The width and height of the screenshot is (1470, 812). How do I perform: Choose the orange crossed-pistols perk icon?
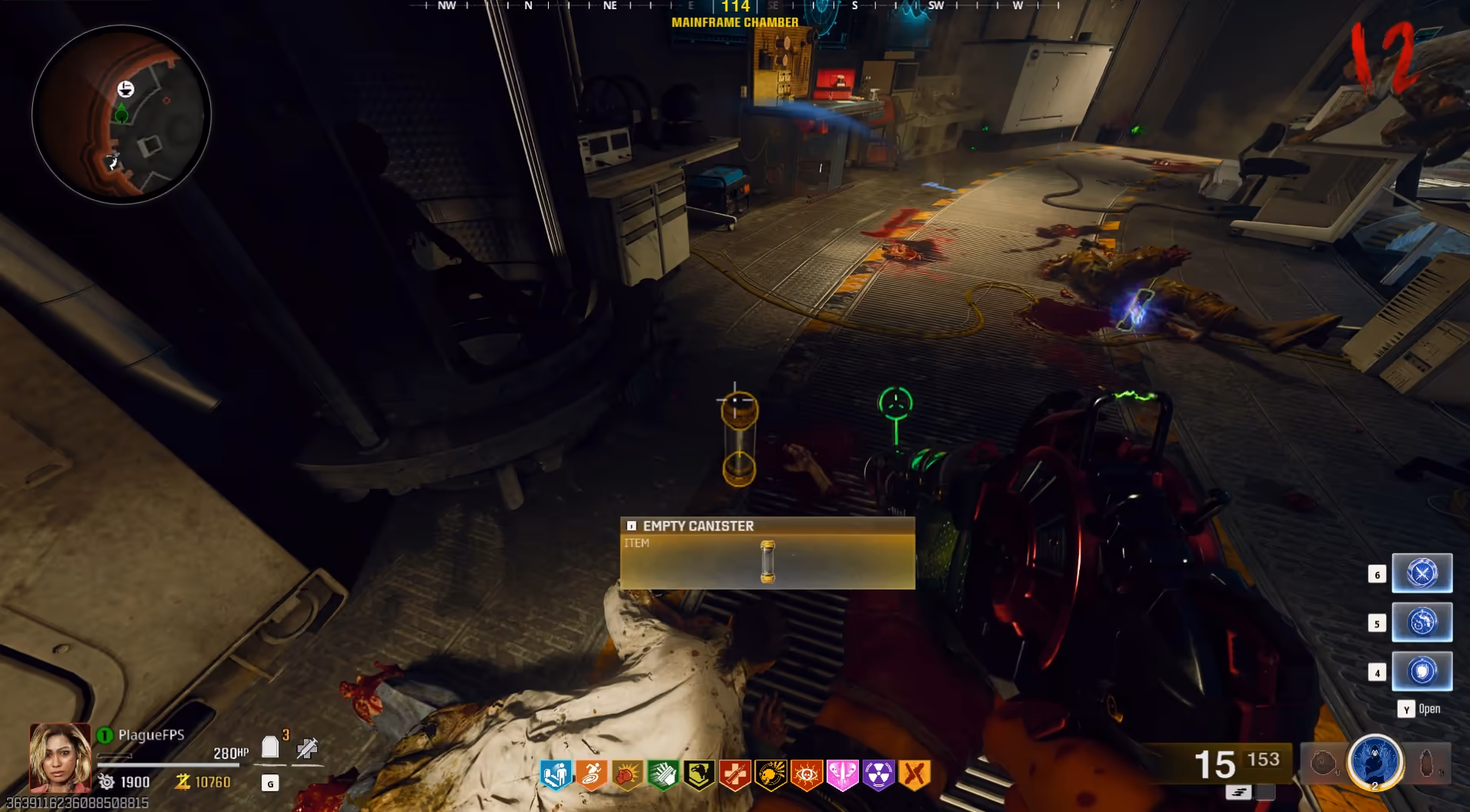tap(914, 775)
